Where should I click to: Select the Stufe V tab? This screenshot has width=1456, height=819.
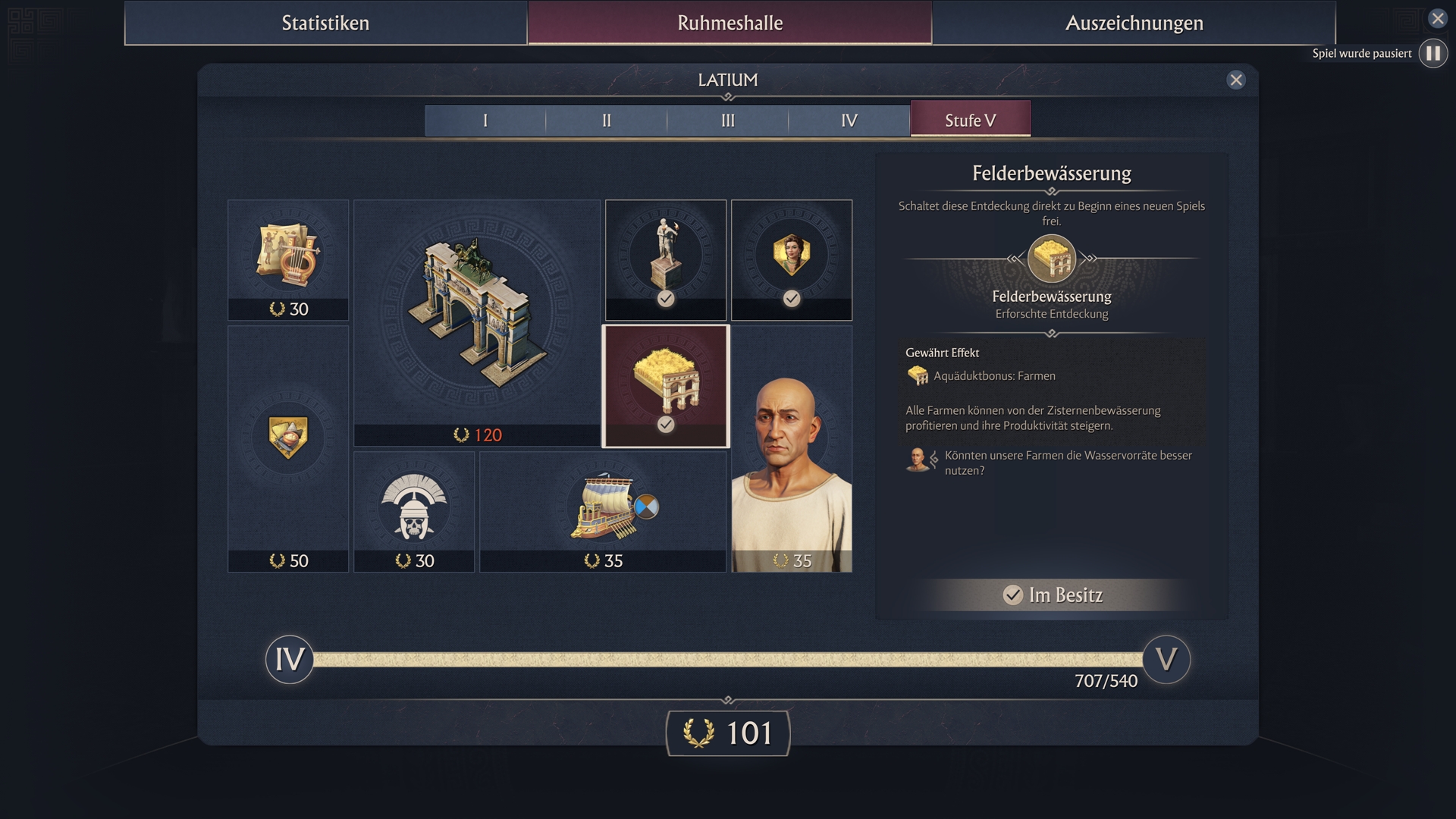970,121
